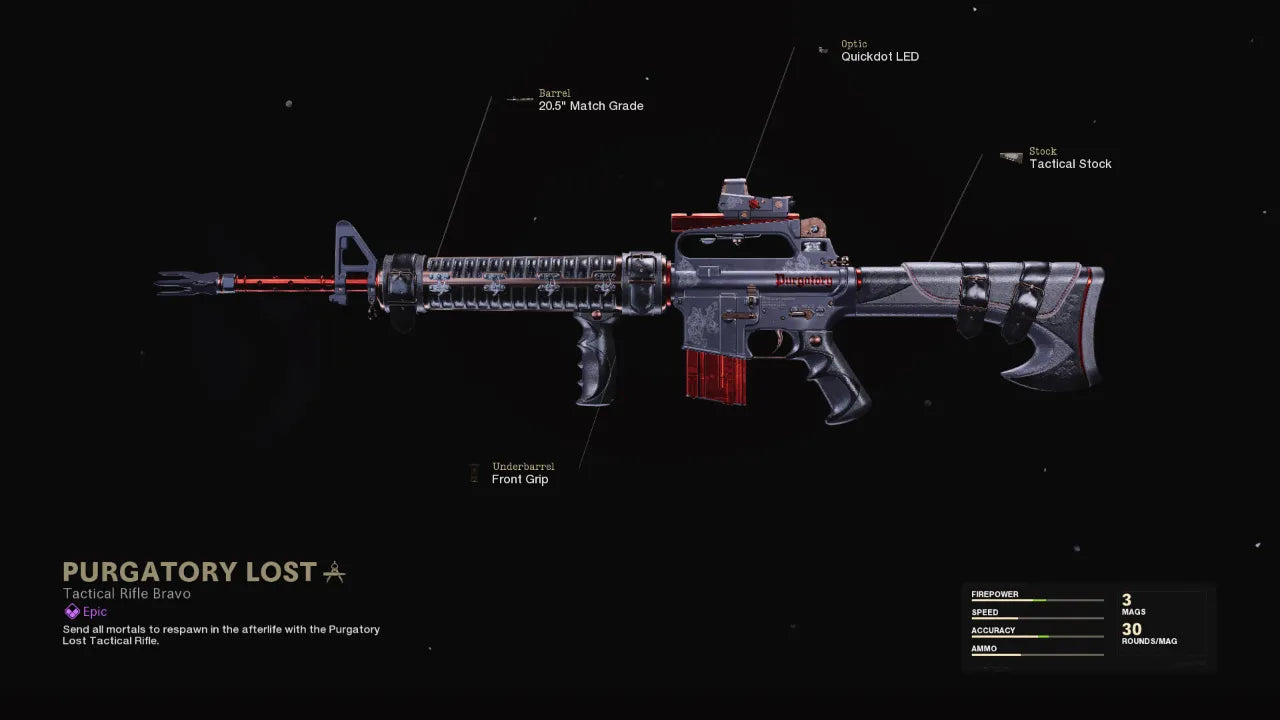Choose the Tactical Stock attachment label
The image size is (1280, 720).
tap(1070, 164)
